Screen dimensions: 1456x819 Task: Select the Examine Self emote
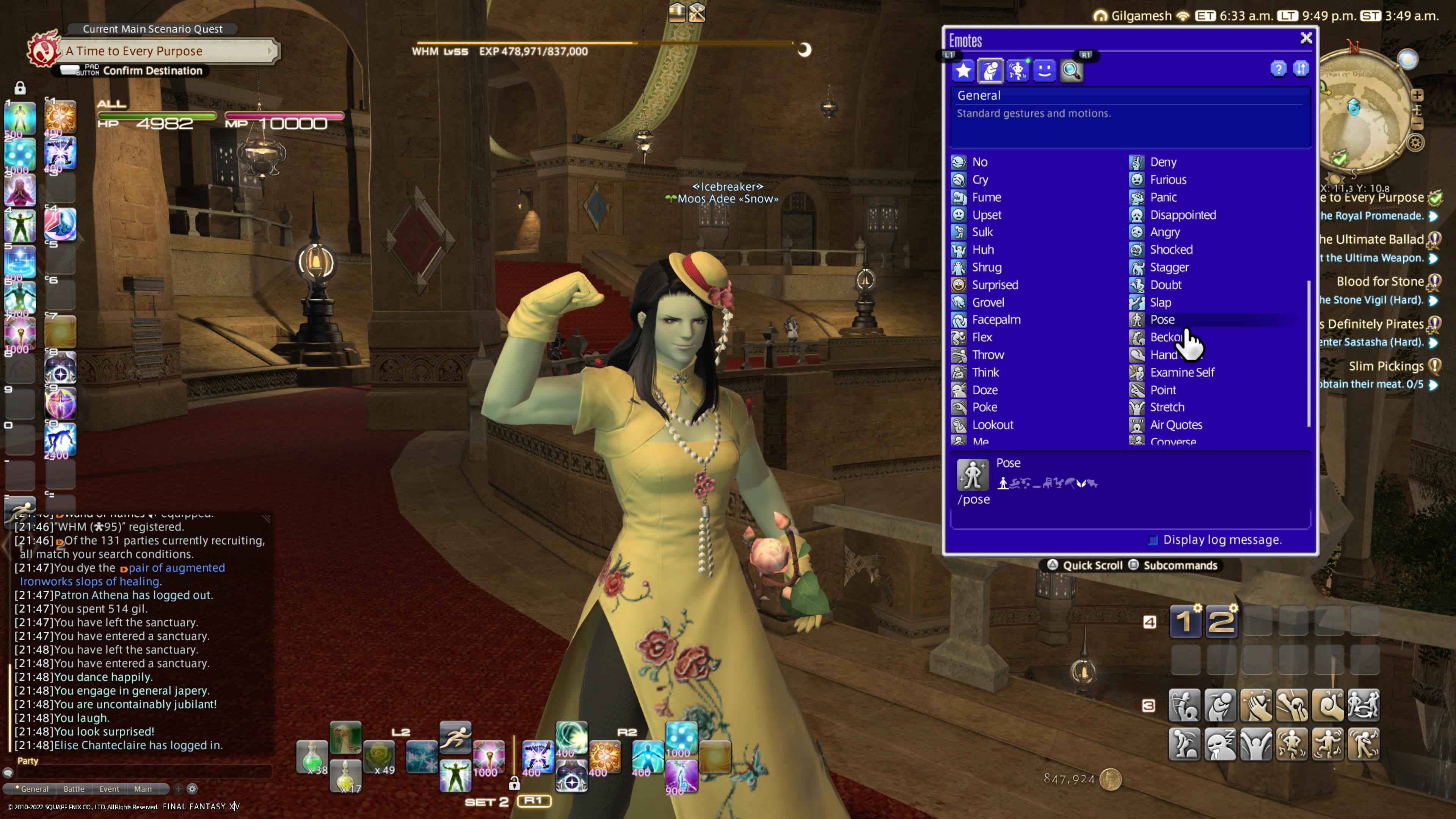pyautogui.click(x=1181, y=372)
